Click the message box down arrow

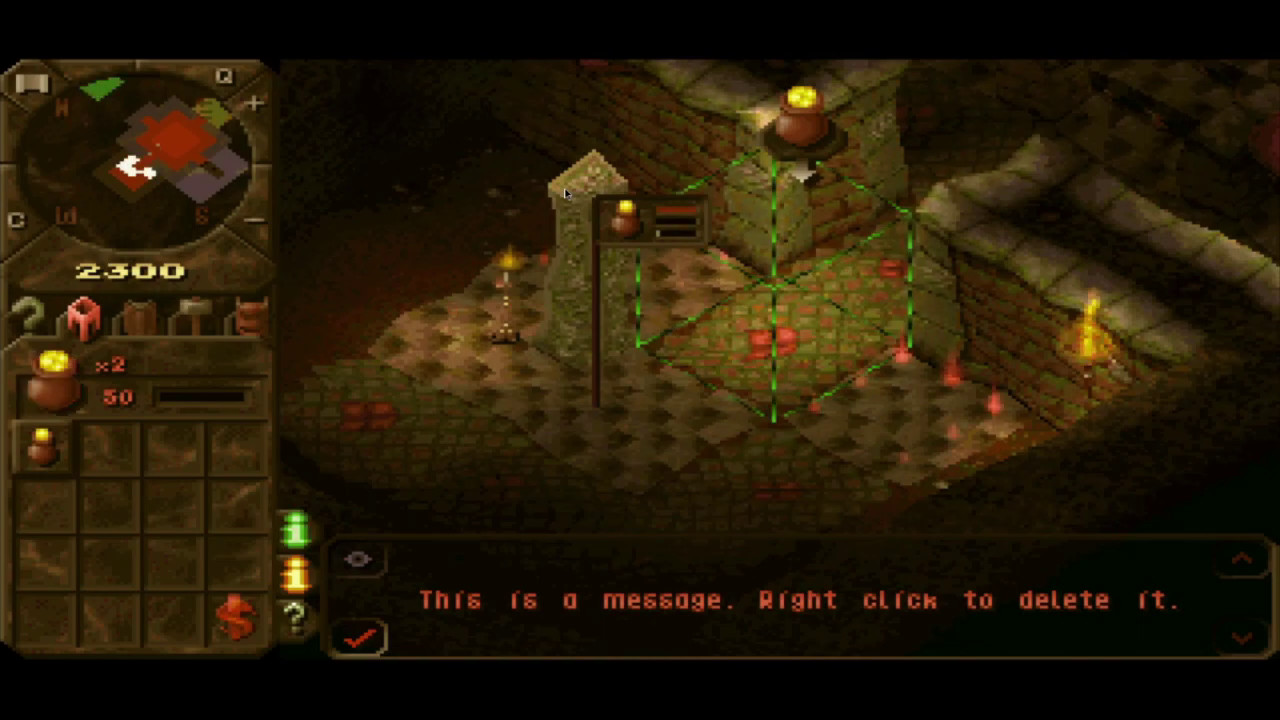point(1242,637)
